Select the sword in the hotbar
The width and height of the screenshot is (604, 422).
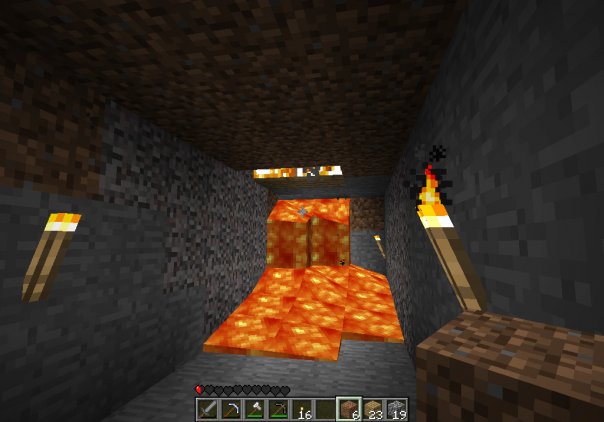pos(208,409)
